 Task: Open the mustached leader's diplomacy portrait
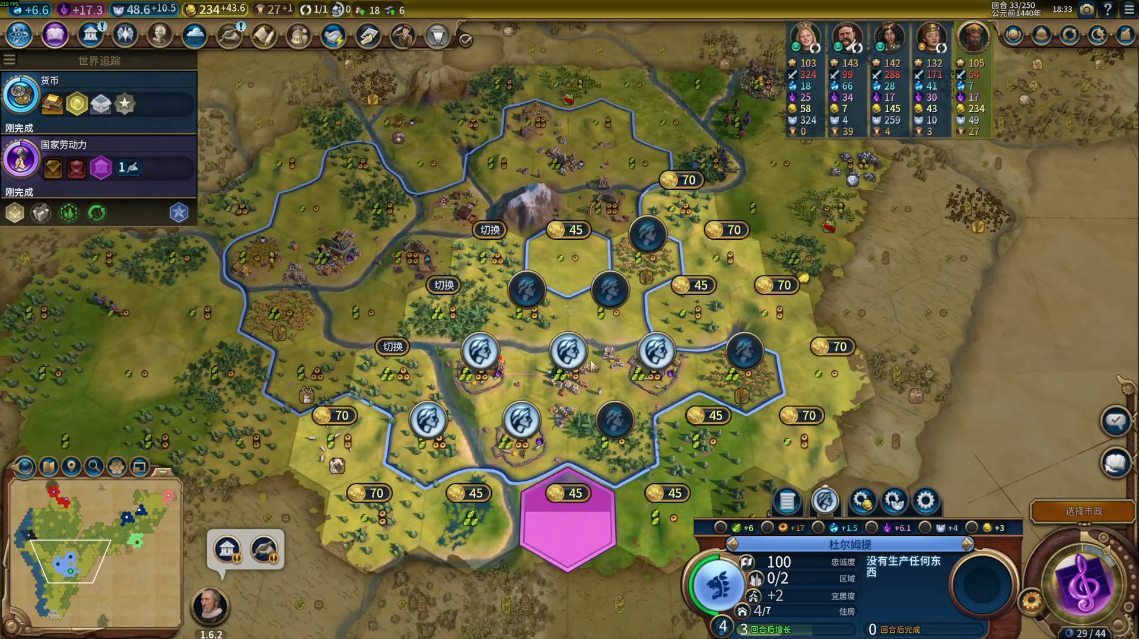tap(847, 38)
